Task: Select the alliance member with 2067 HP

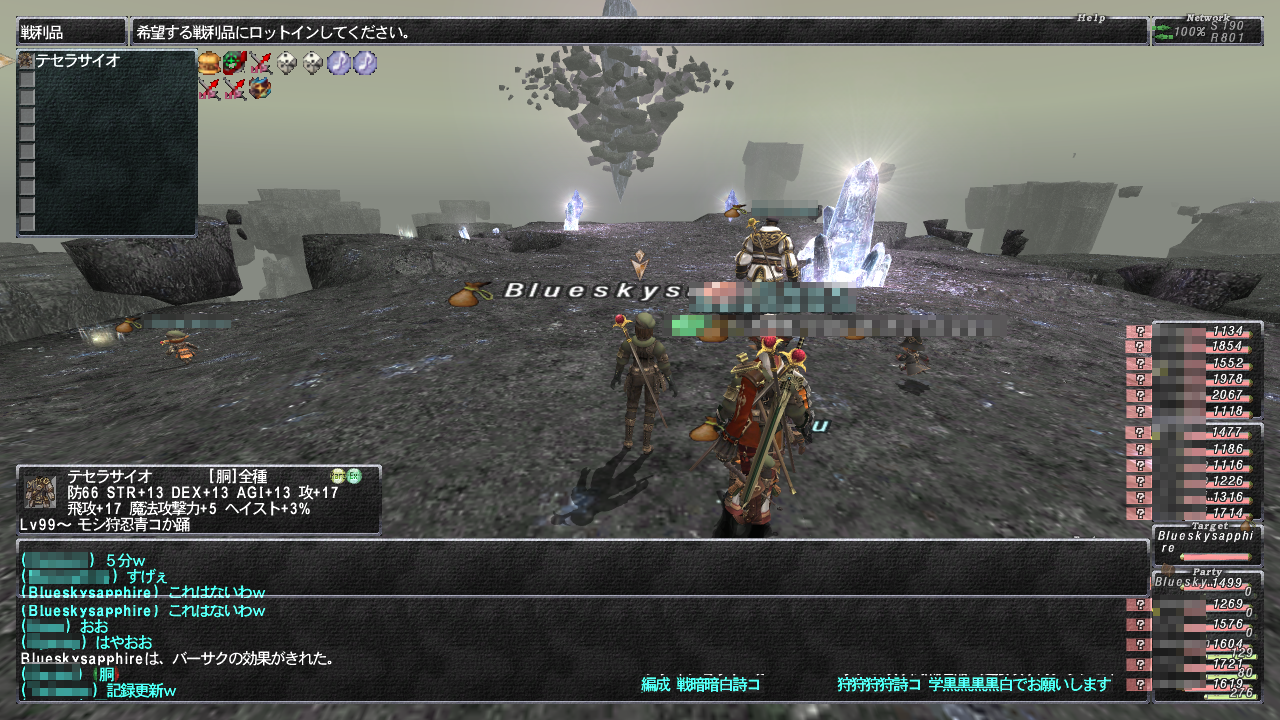Action: (1206, 395)
